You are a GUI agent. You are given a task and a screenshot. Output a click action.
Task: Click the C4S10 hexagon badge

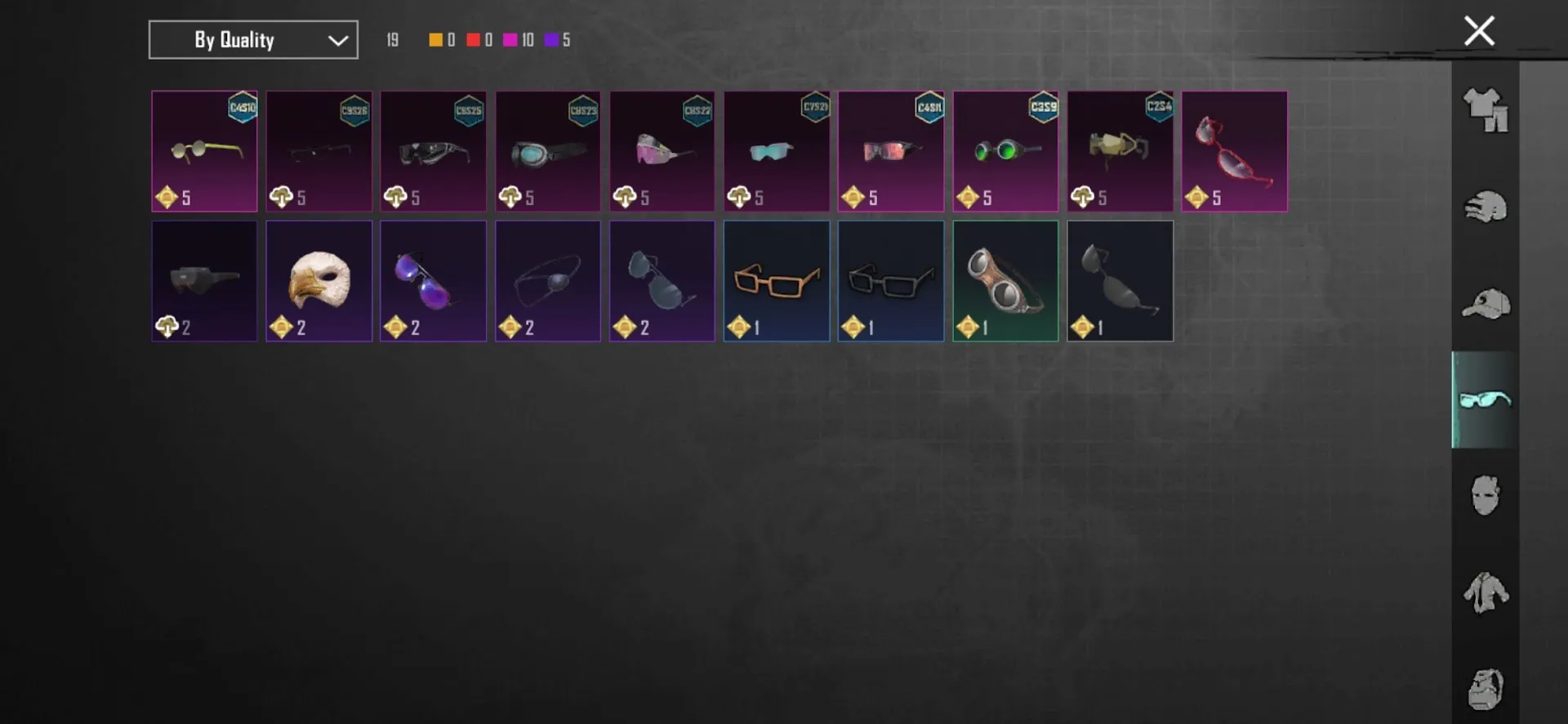[241, 108]
